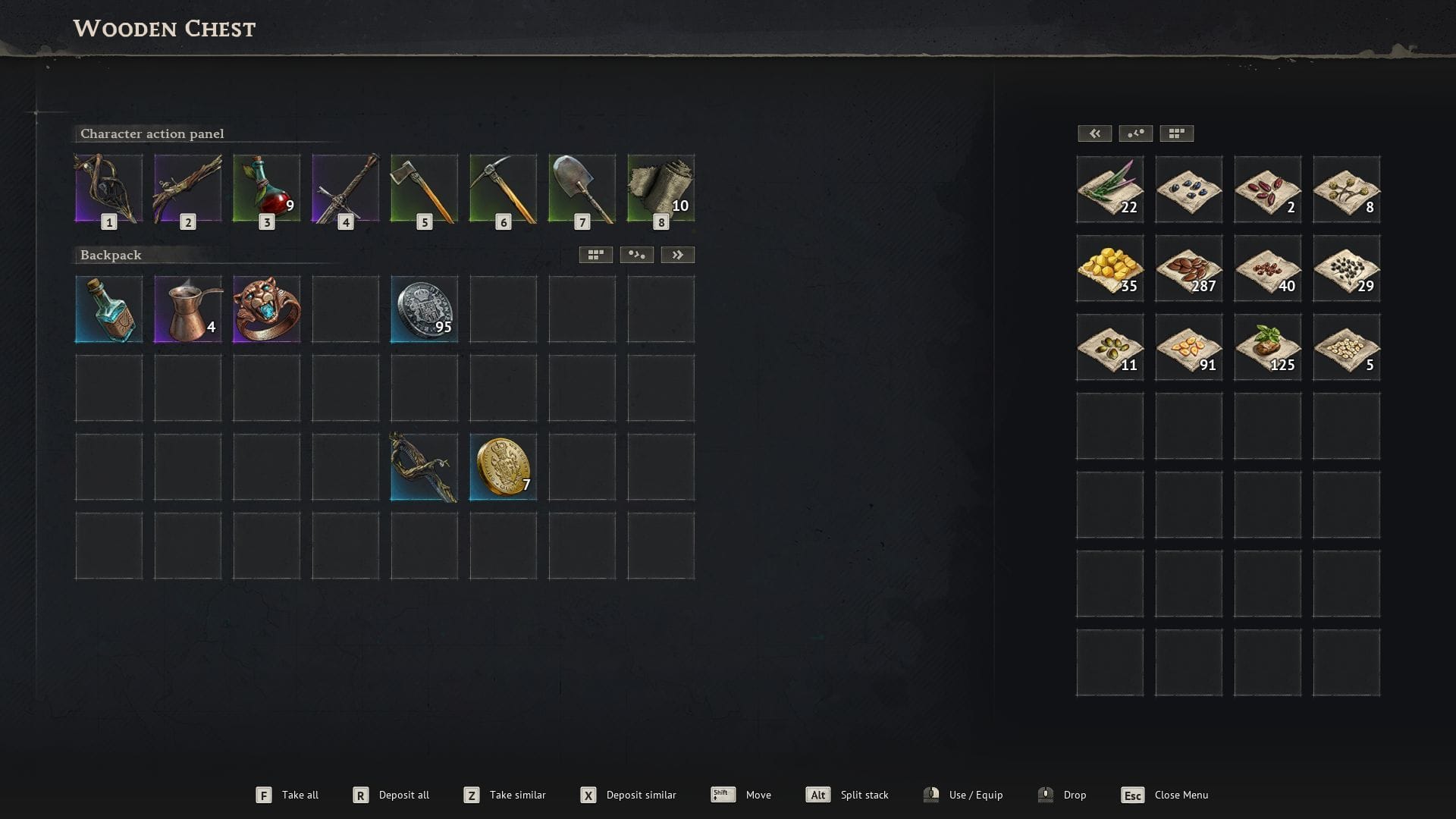
Task: Click the double-arrow deposit icon above backpack
Action: point(679,254)
